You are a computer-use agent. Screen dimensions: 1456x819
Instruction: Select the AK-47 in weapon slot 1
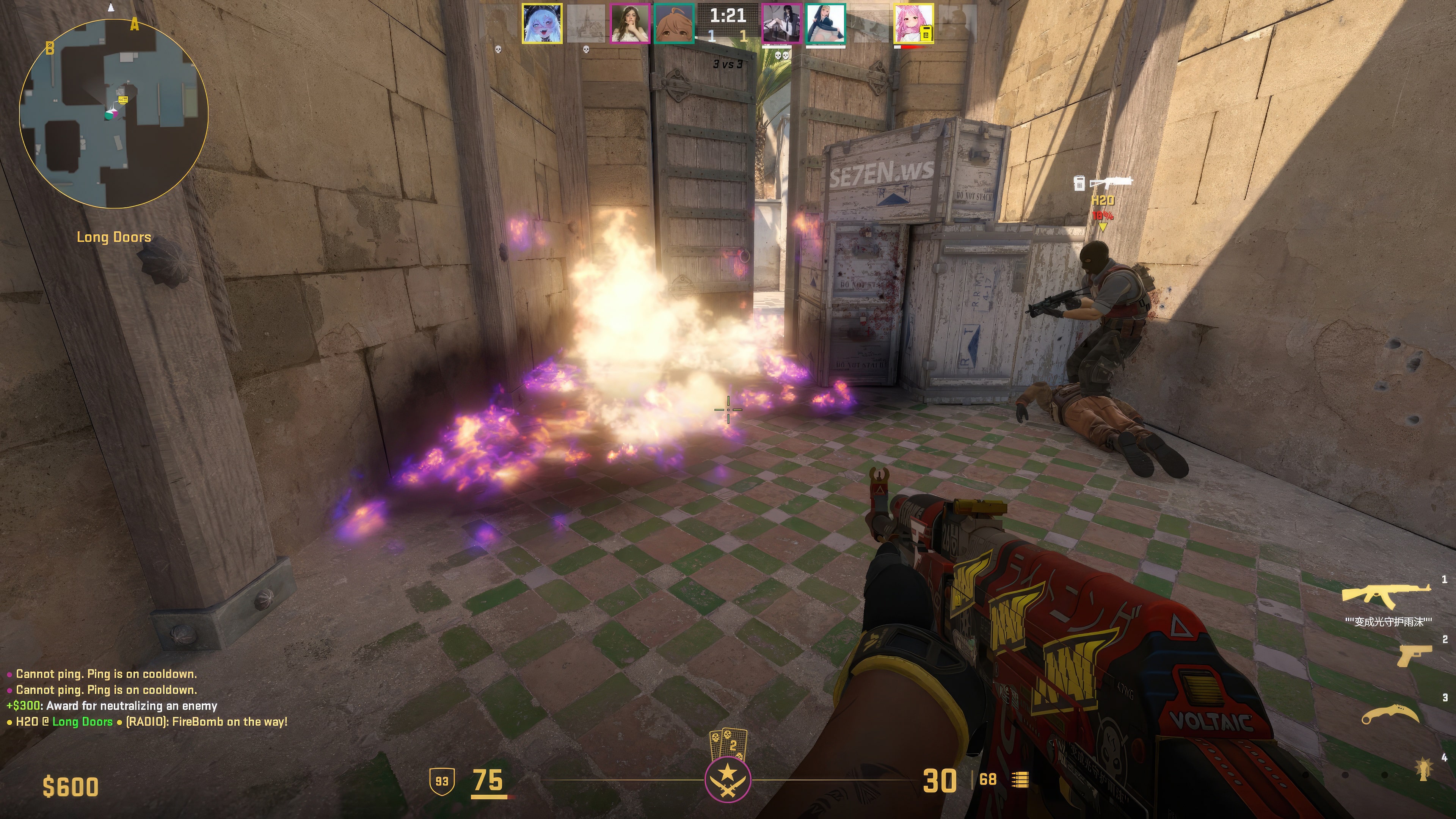[1387, 595]
